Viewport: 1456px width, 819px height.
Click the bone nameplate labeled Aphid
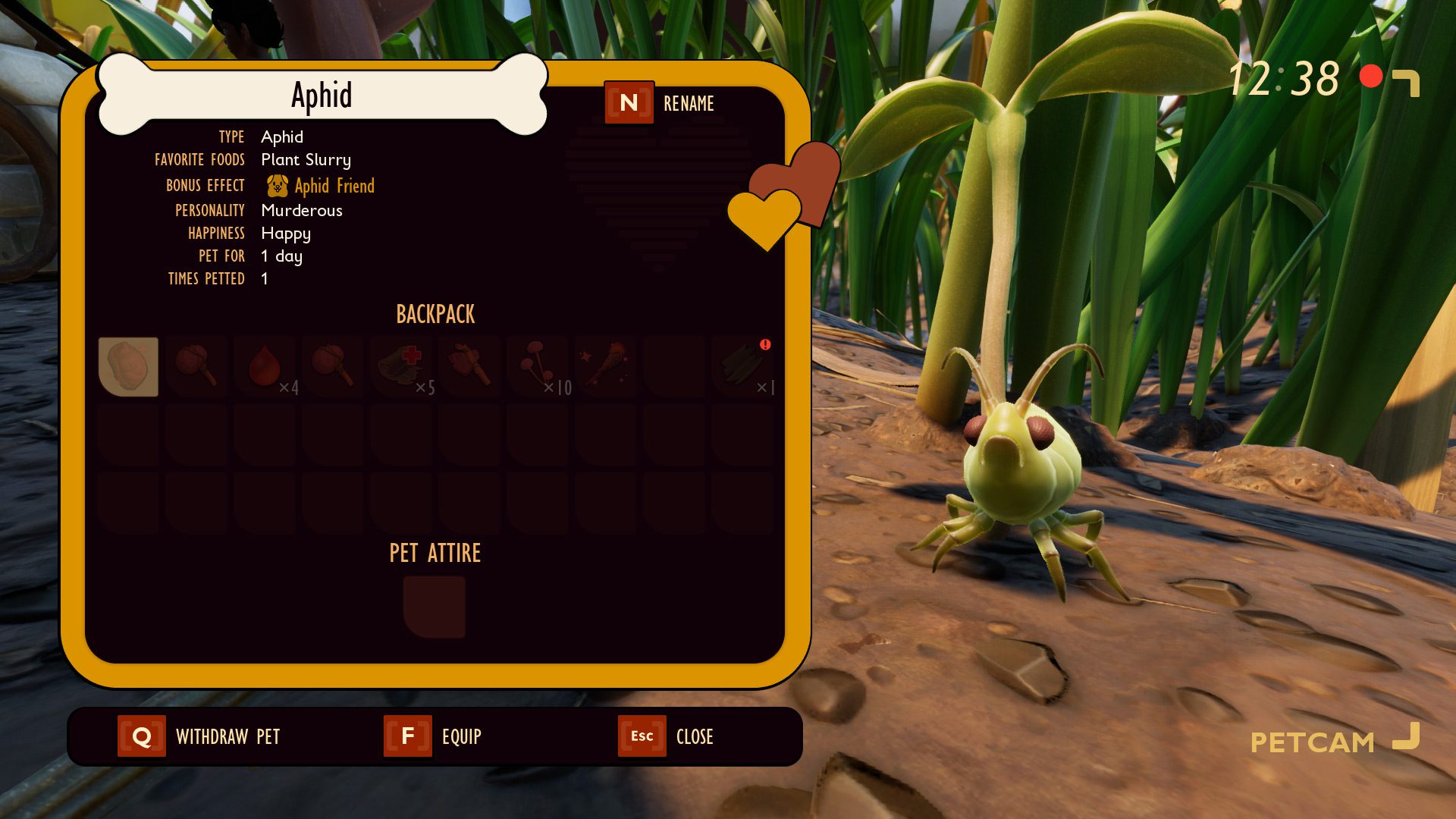pyautogui.click(x=322, y=95)
